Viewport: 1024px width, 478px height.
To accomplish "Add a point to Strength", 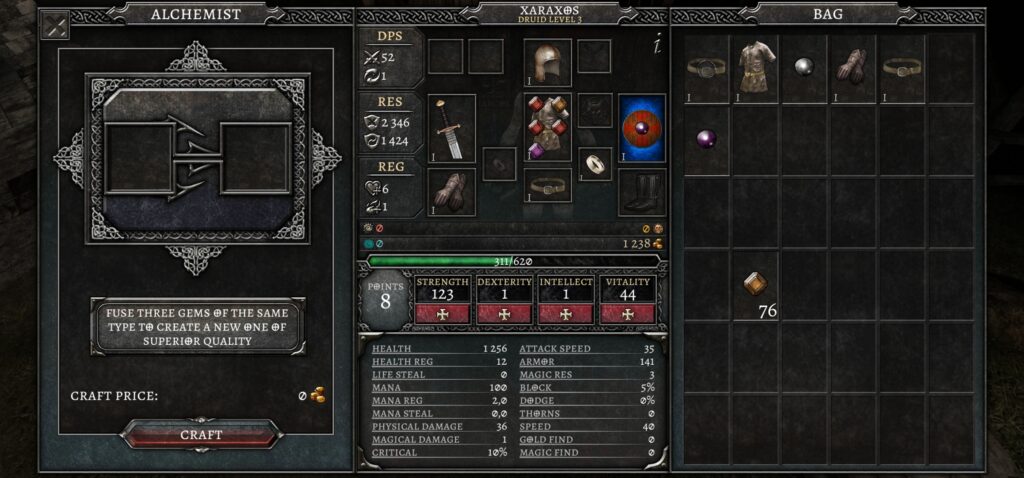I will [x=442, y=314].
